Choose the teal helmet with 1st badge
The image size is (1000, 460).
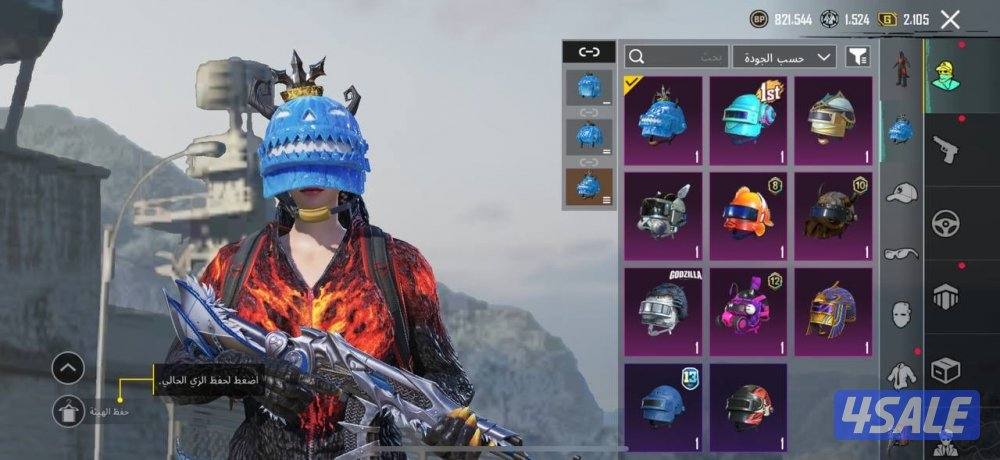coord(748,120)
